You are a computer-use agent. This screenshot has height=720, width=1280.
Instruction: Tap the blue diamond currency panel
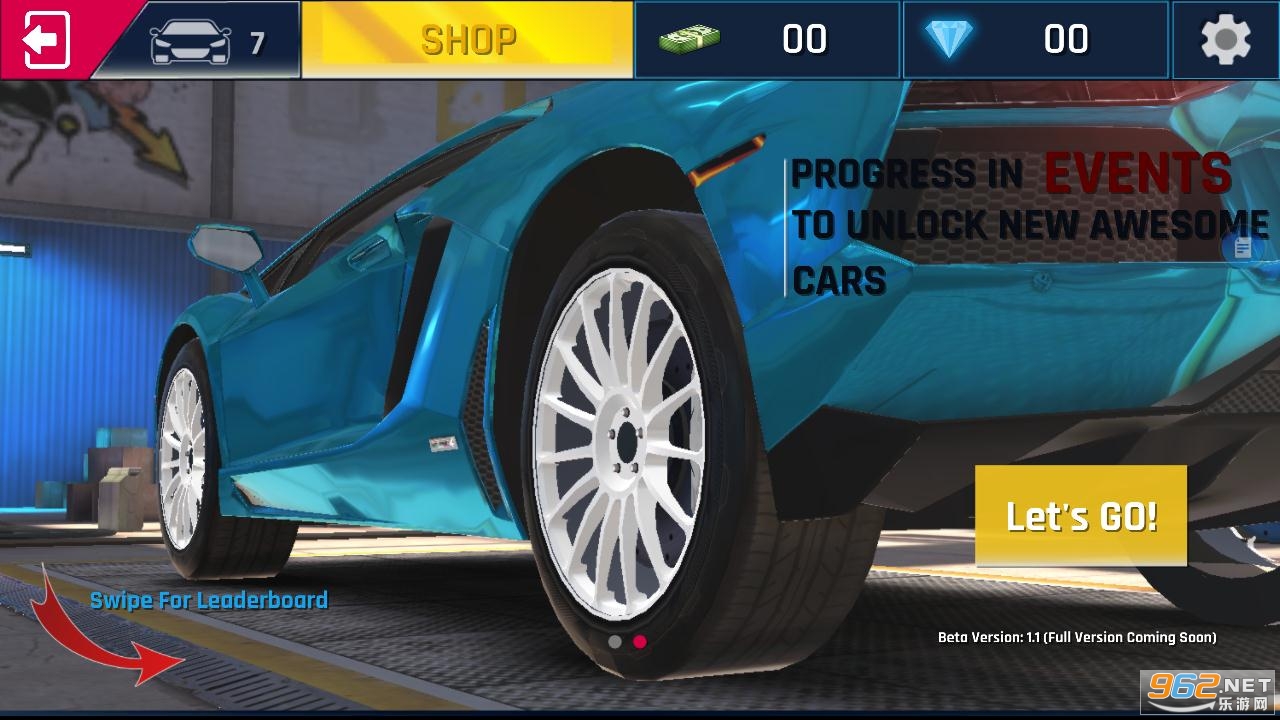pyautogui.click(x=1035, y=40)
